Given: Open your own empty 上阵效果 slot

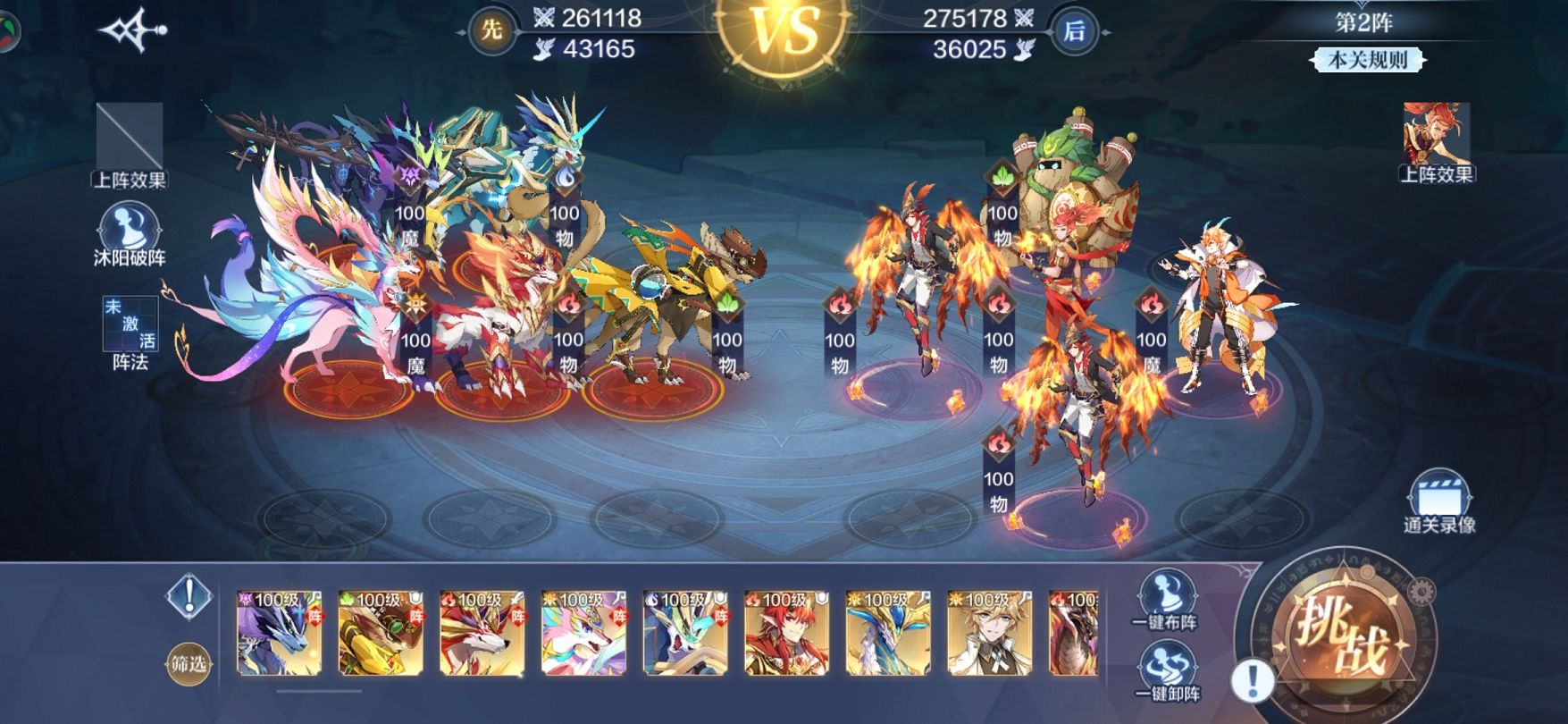Looking at the screenshot, I should point(130,141).
